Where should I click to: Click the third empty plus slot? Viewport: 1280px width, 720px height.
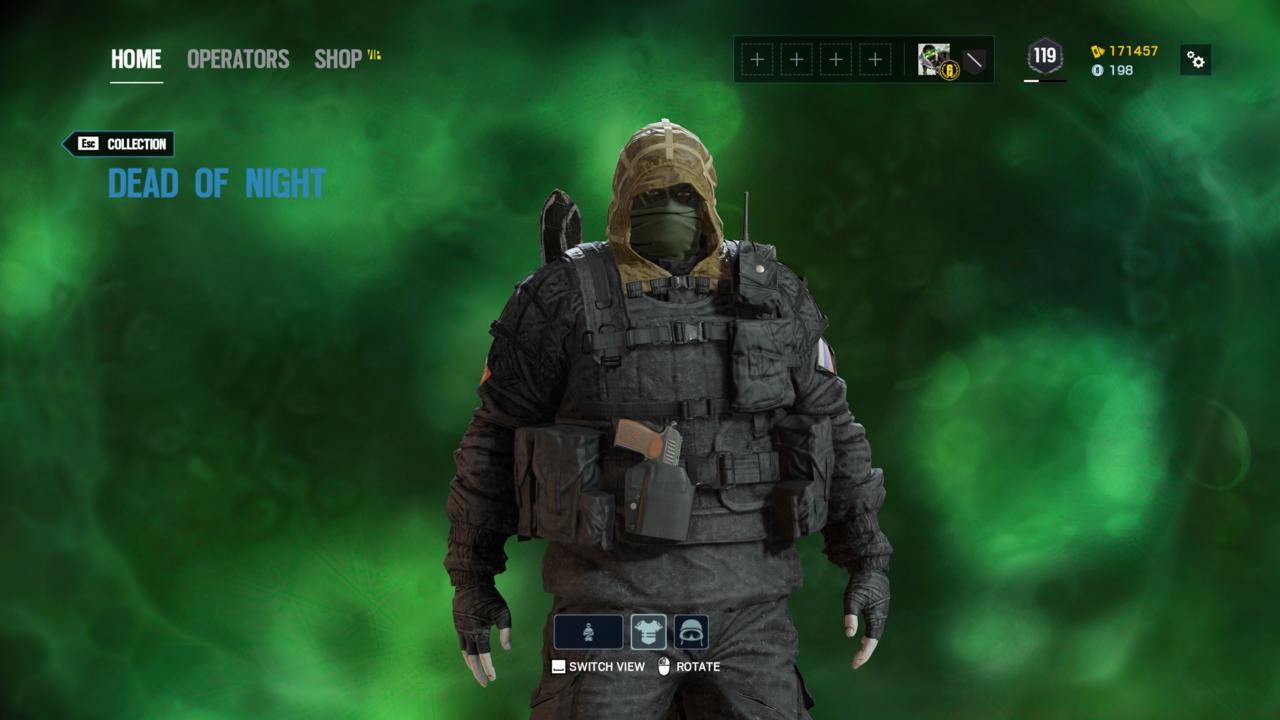(835, 59)
